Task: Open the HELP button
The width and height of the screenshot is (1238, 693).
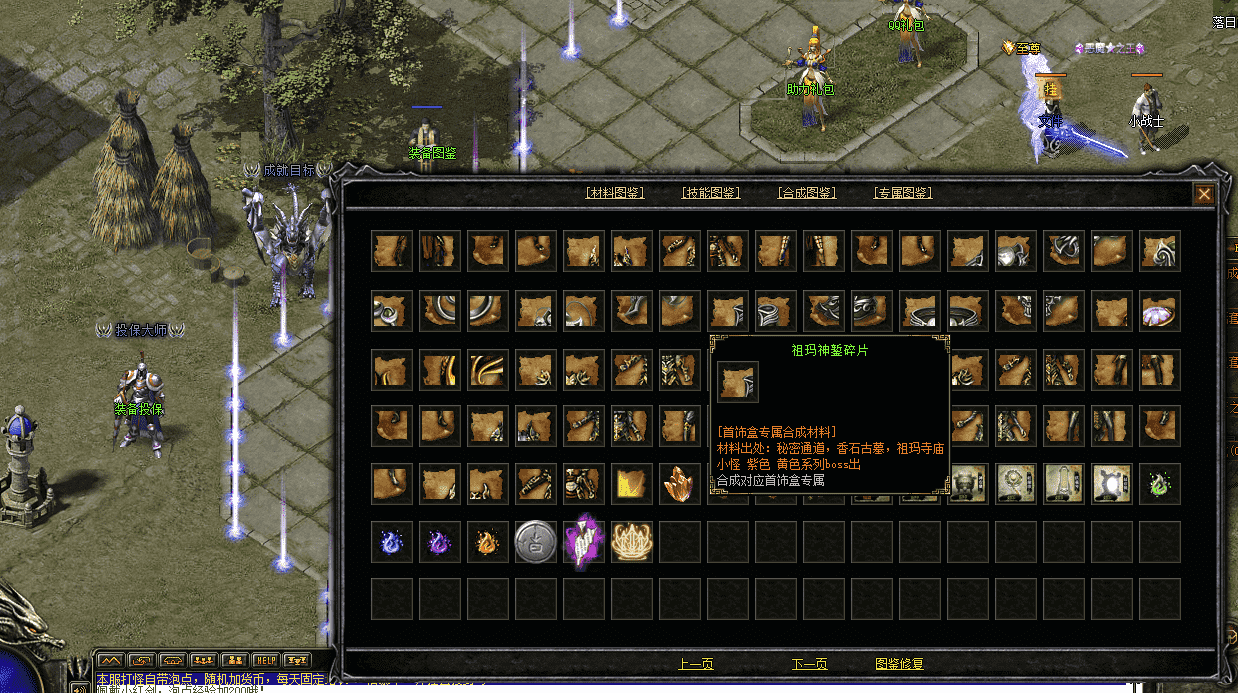Action: [265, 661]
